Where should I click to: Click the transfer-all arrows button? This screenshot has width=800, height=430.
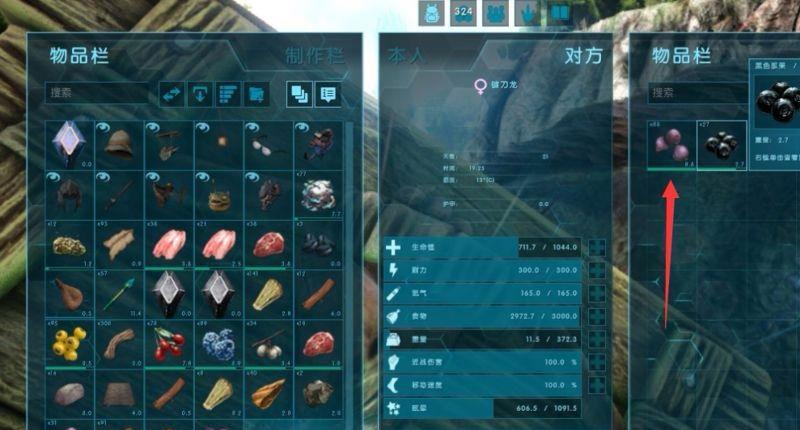pos(171,94)
